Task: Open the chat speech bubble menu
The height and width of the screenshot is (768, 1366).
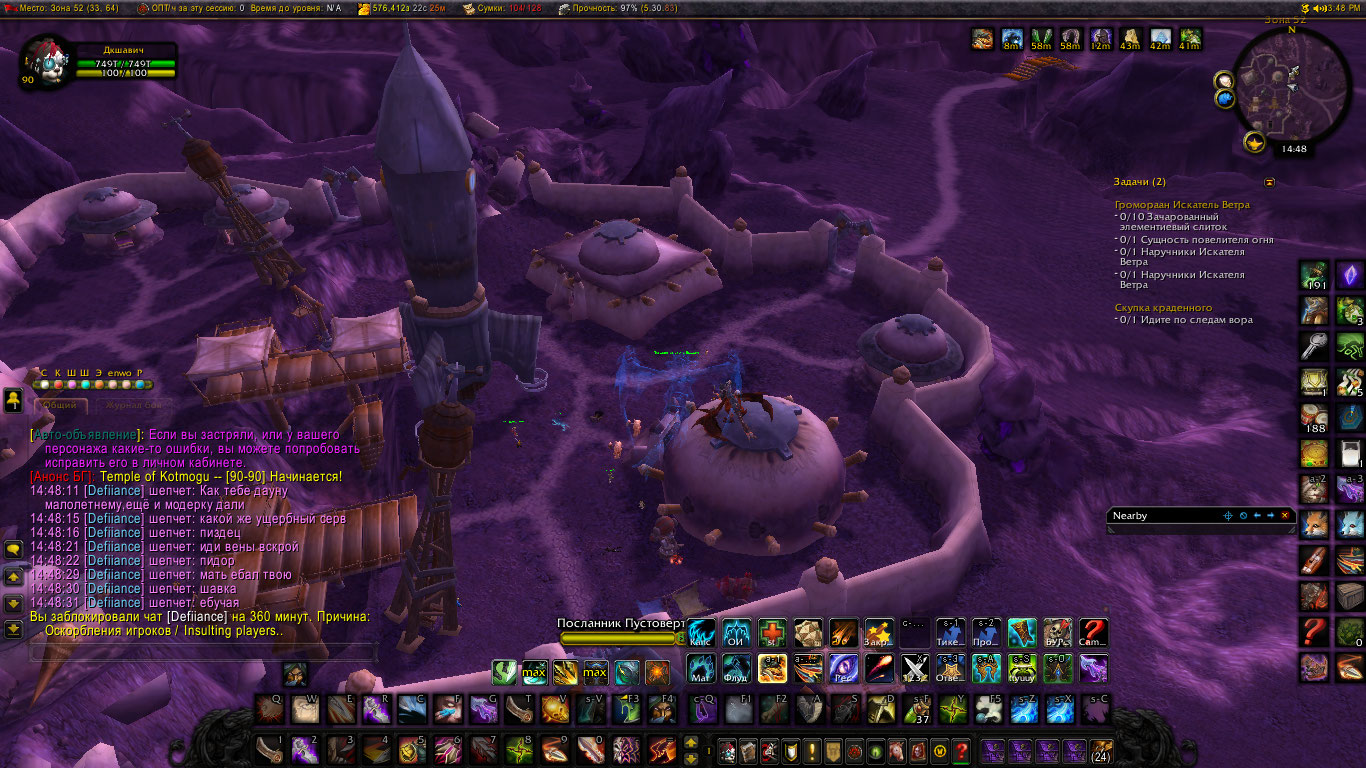Action: click(14, 550)
